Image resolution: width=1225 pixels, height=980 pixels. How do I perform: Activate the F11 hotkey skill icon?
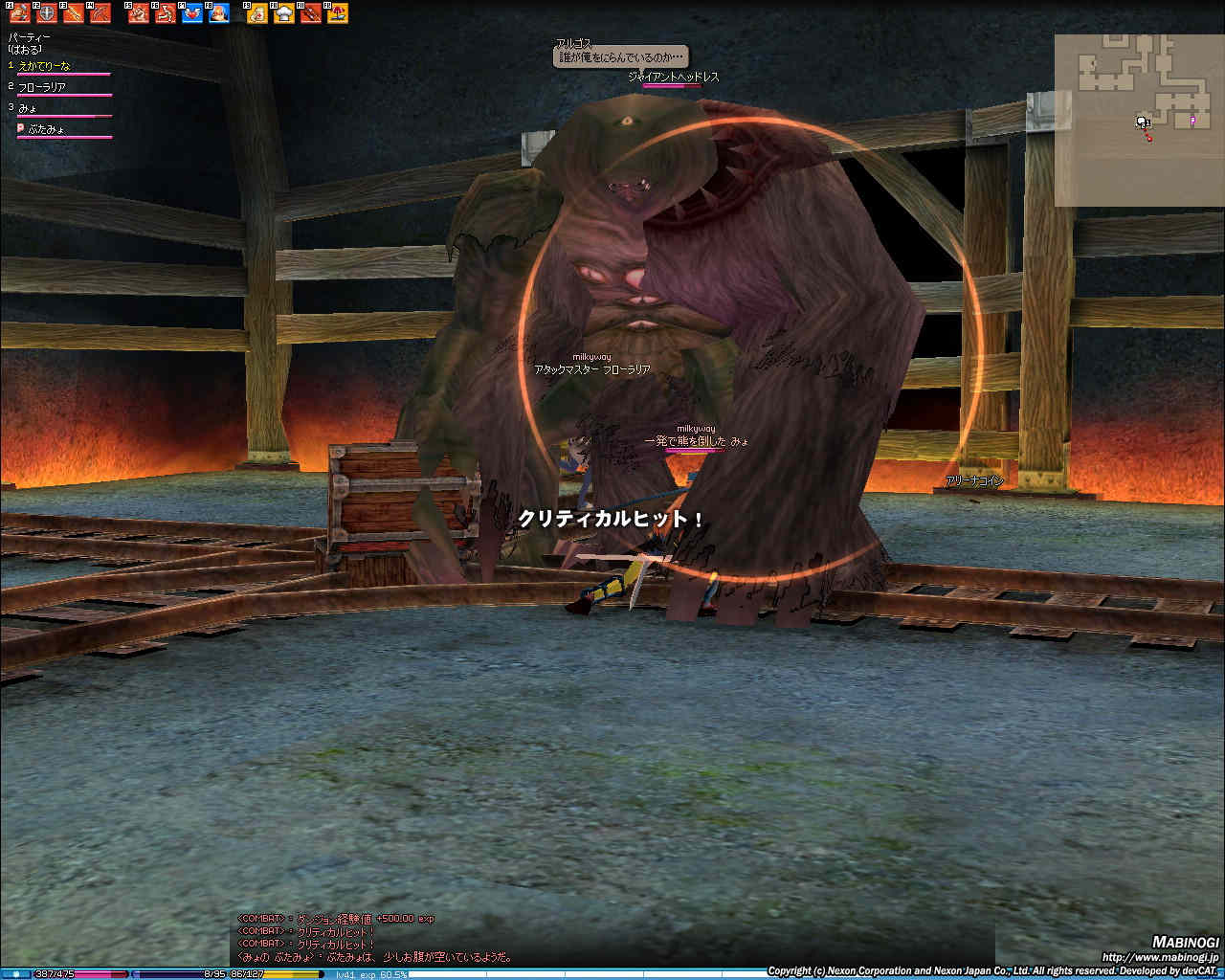click(311, 13)
